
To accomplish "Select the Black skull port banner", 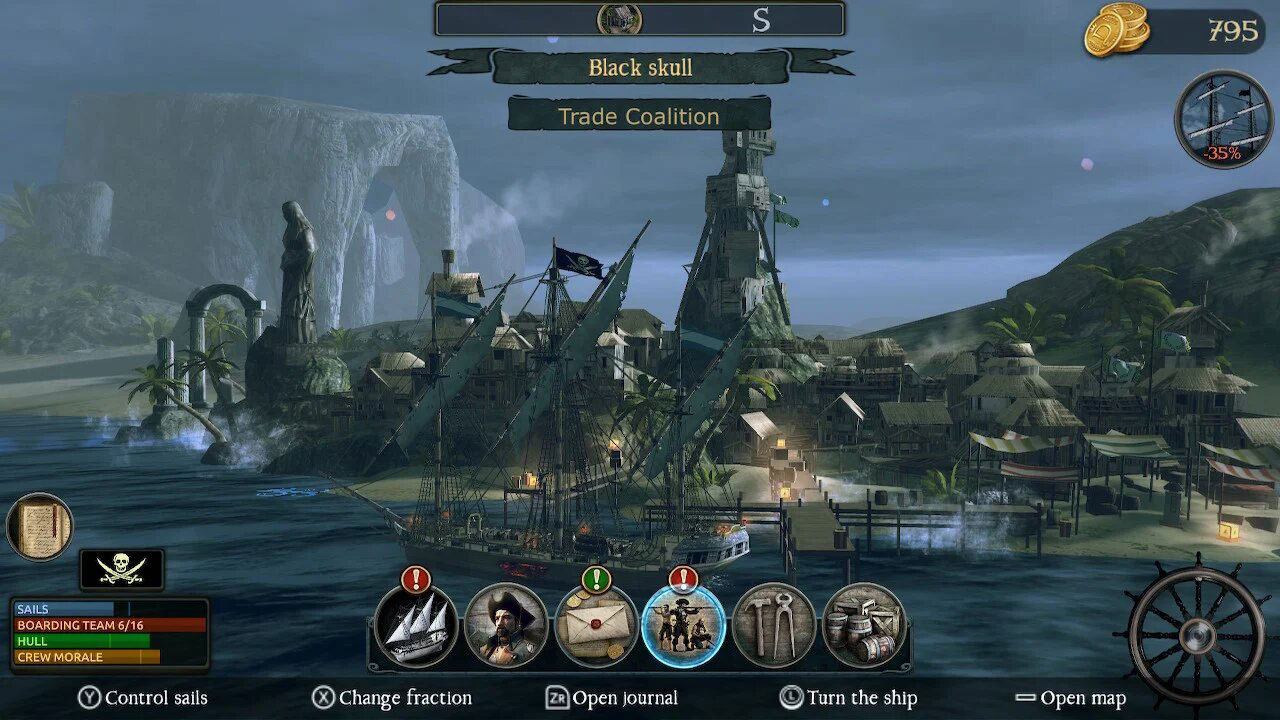I will [x=640, y=68].
